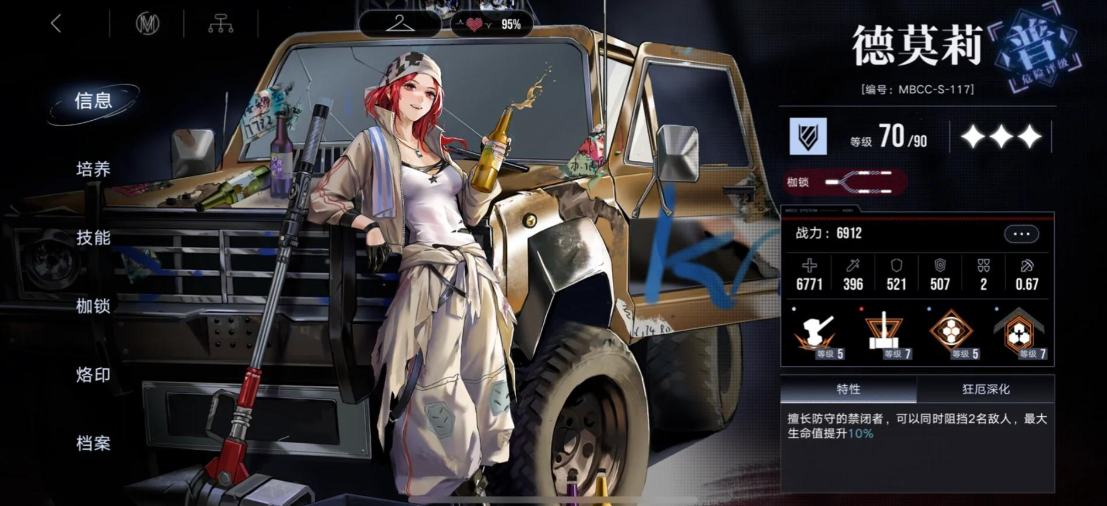Select the orange diamond skill icon

(948, 331)
